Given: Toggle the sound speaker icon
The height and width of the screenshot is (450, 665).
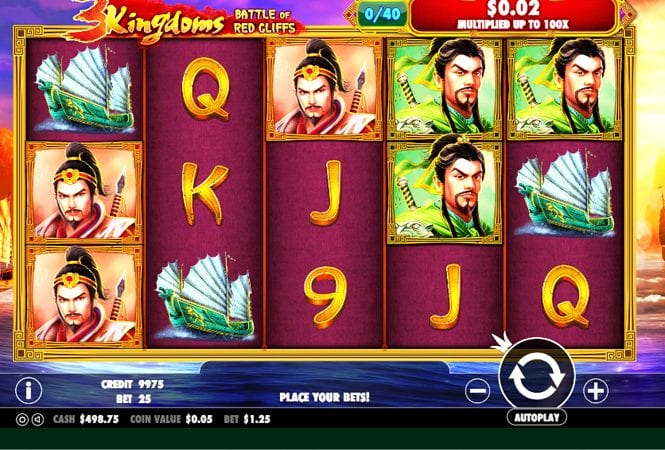Looking at the screenshot, I should click(x=38, y=419).
